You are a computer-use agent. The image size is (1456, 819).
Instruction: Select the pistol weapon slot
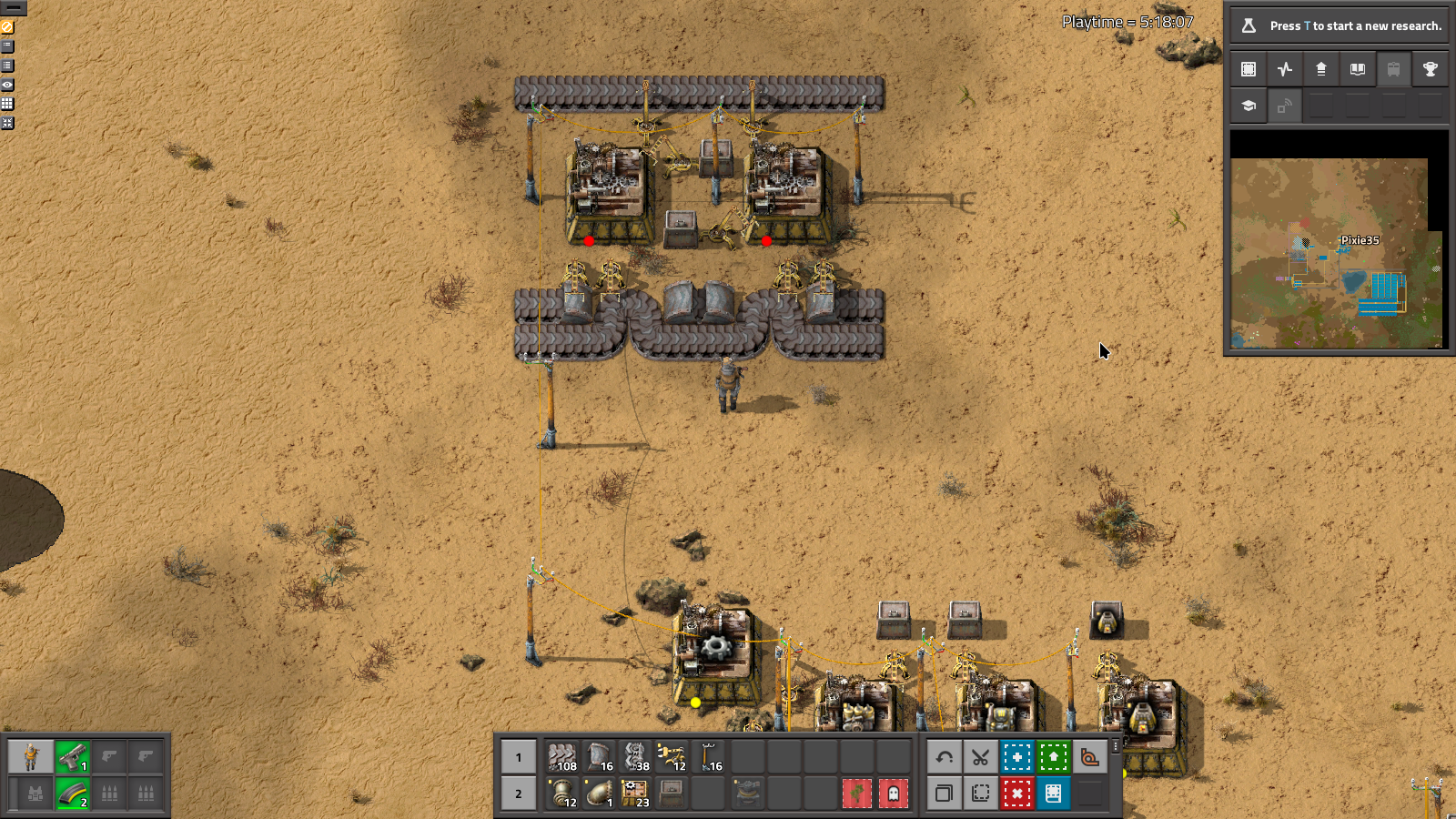73,757
